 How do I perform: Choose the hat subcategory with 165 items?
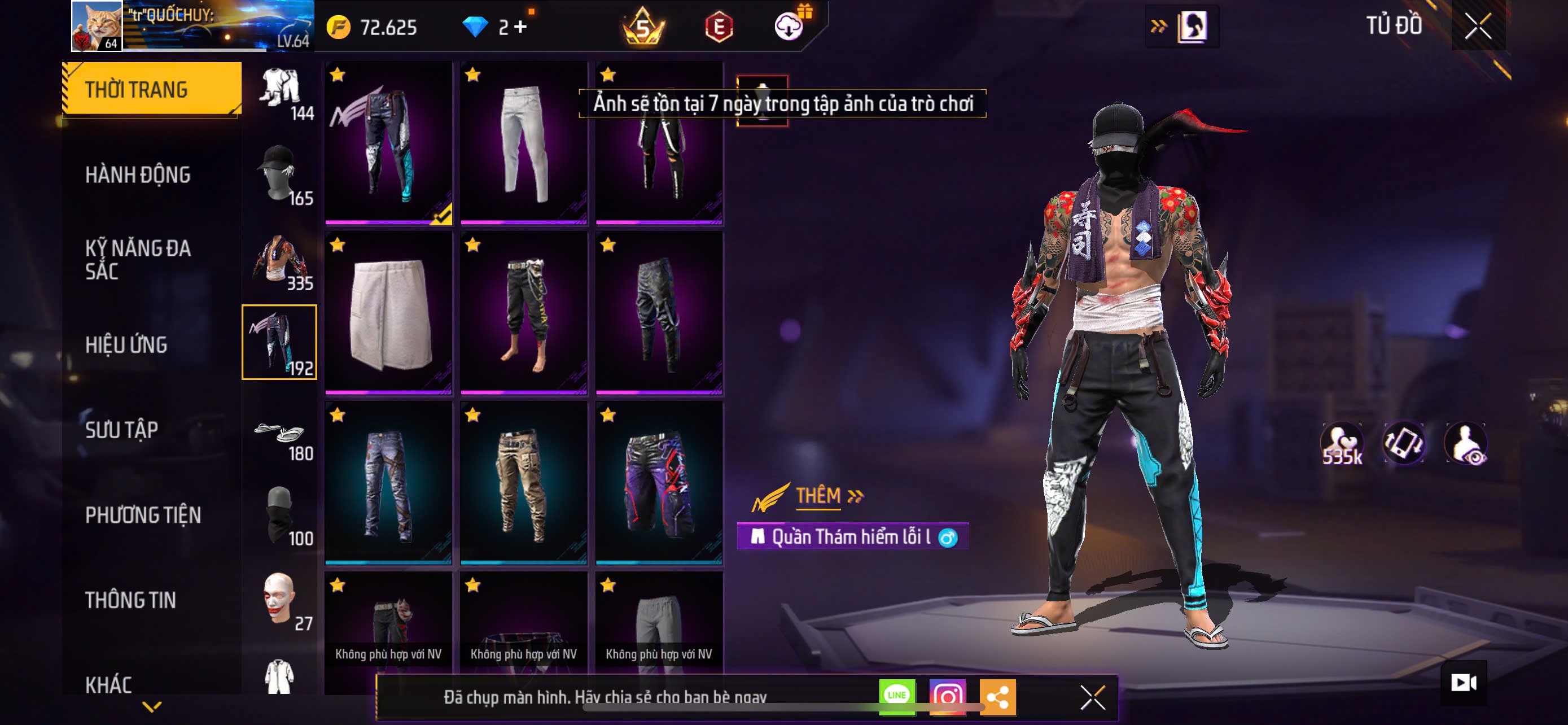[279, 174]
